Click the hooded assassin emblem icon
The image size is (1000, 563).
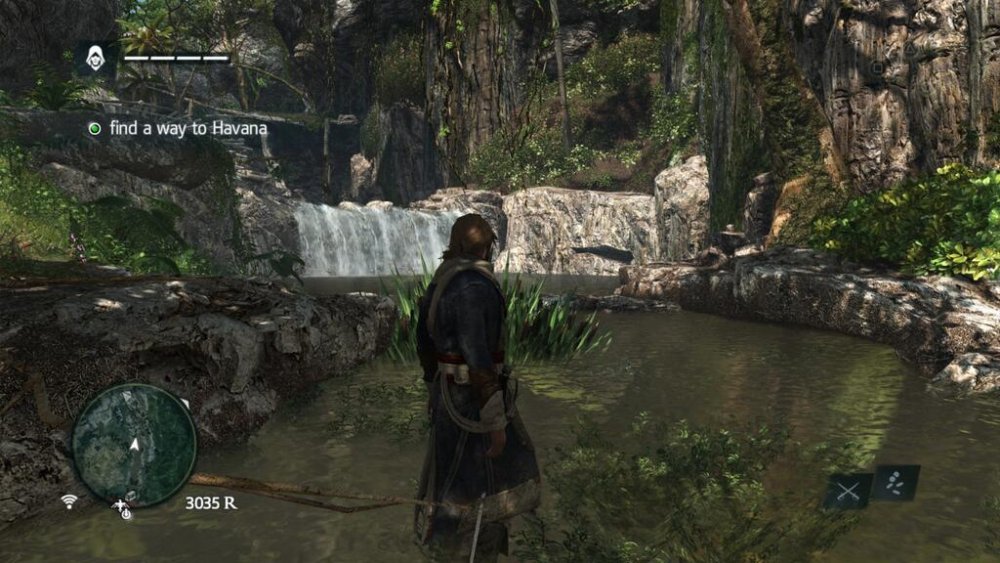[x=97, y=58]
